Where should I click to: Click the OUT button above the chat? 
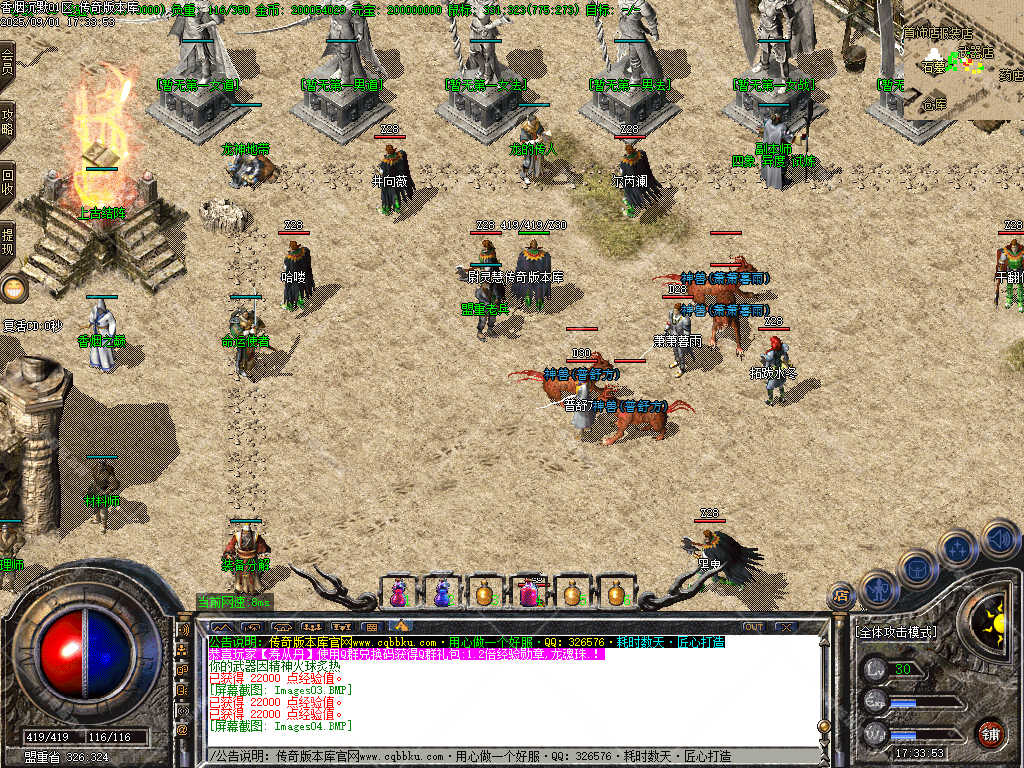[753, 627]
